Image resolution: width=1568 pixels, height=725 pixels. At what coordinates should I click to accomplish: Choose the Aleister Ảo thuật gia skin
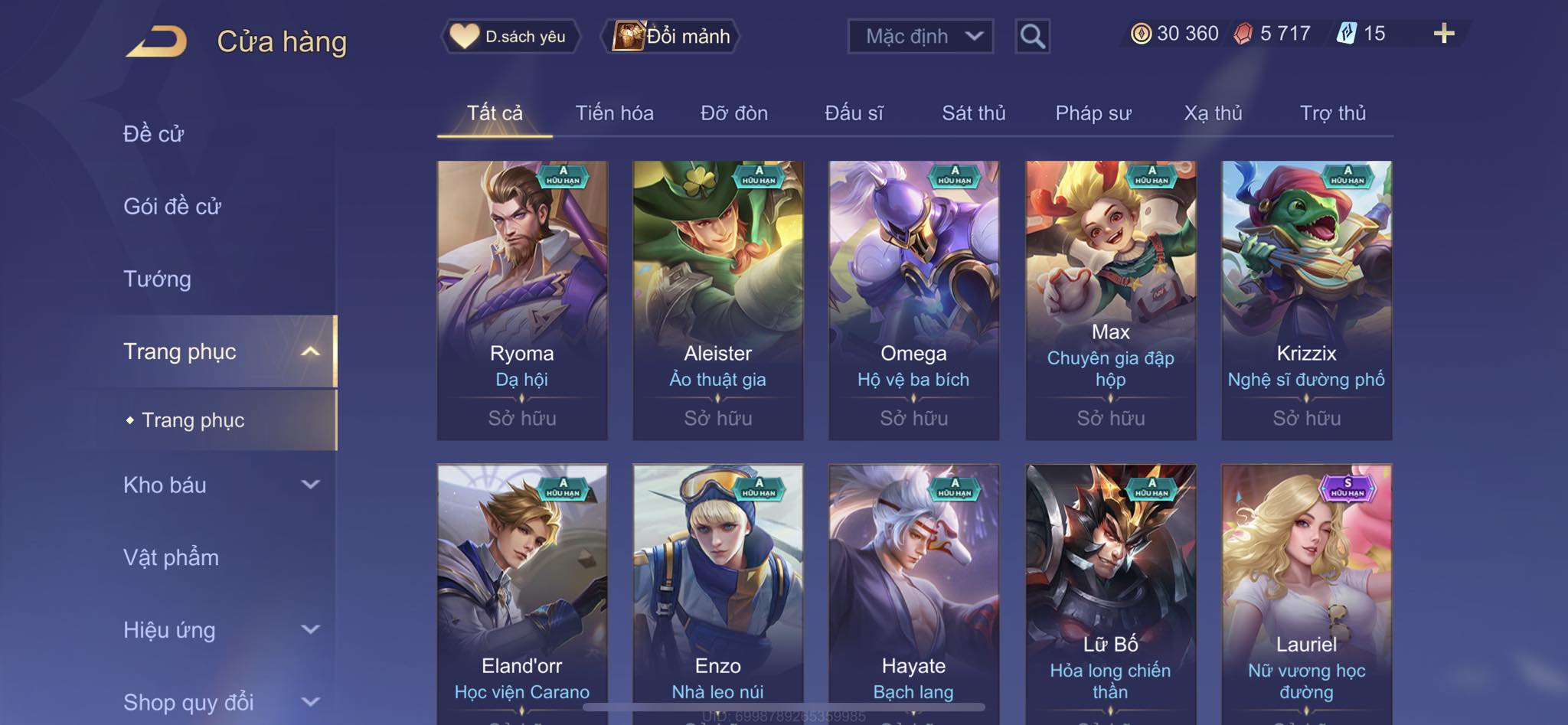718,299
